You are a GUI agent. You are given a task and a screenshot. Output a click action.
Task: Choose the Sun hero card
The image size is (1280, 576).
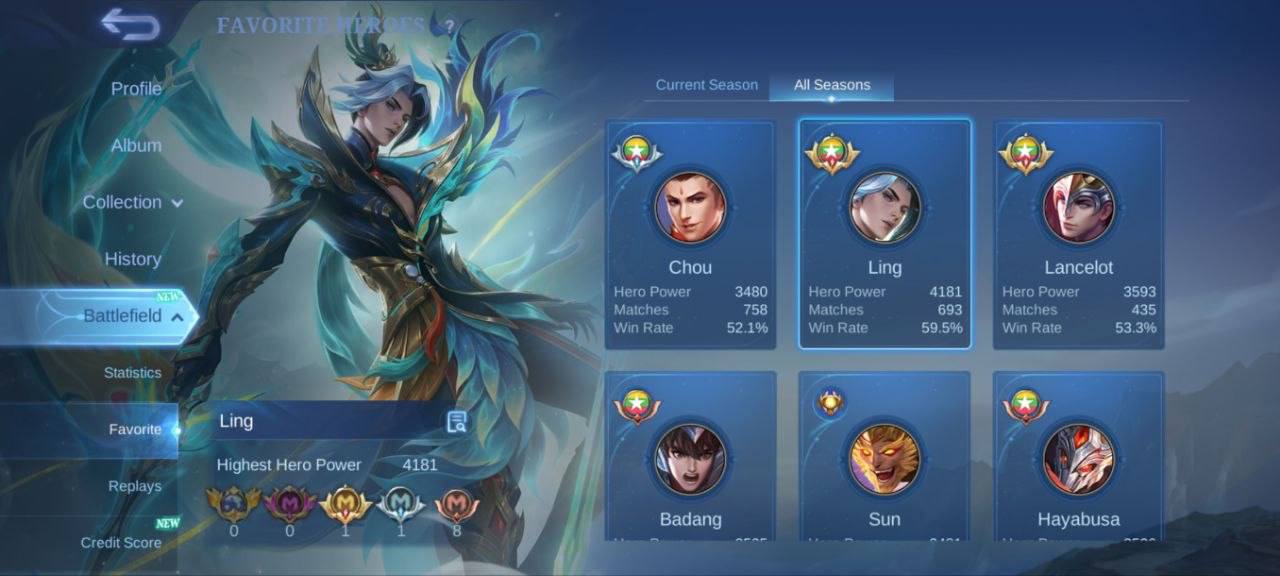pos(884,458)
